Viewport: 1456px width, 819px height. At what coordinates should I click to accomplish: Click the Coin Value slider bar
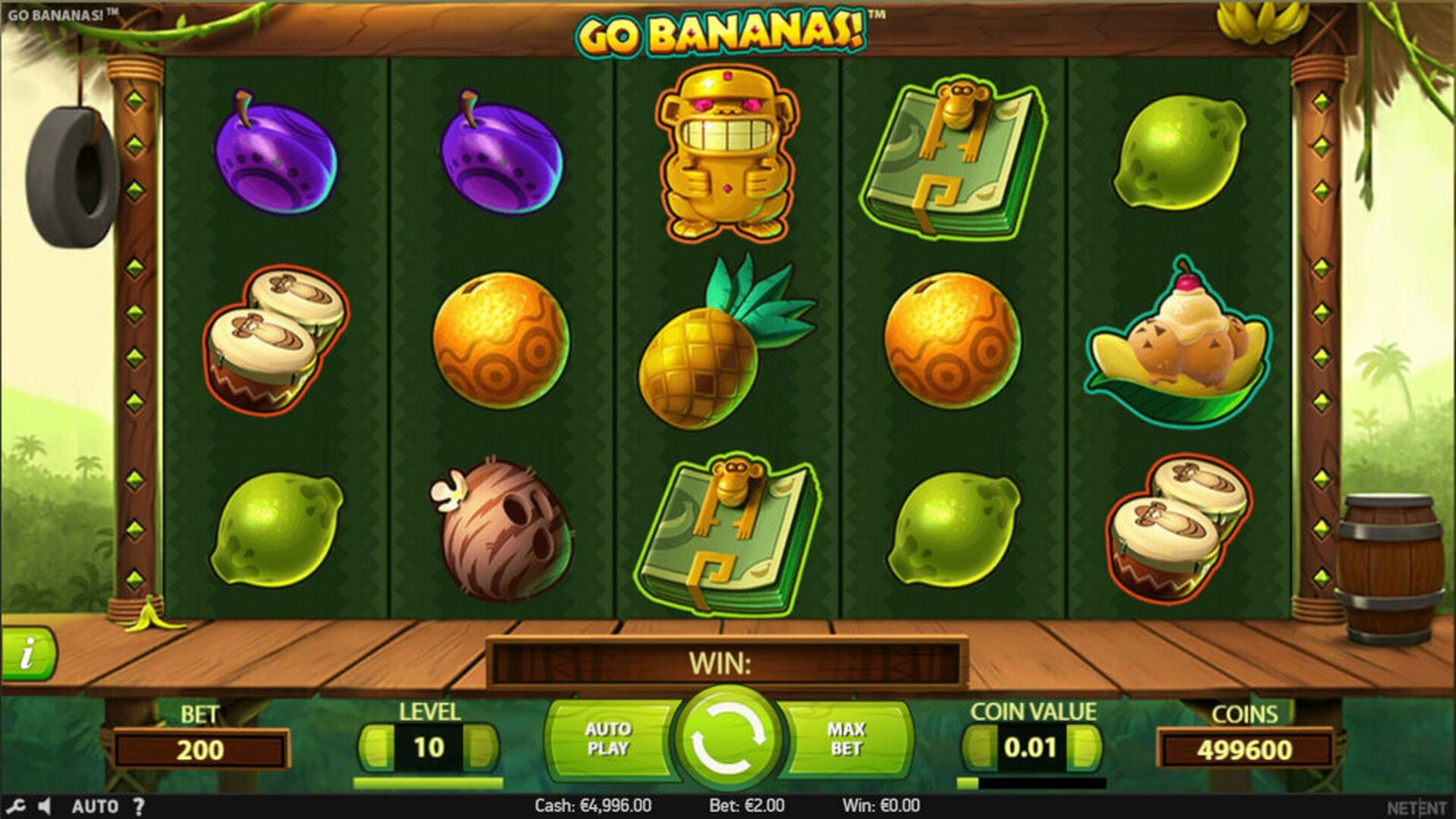pyautogui.click(x=1031, y=783)
